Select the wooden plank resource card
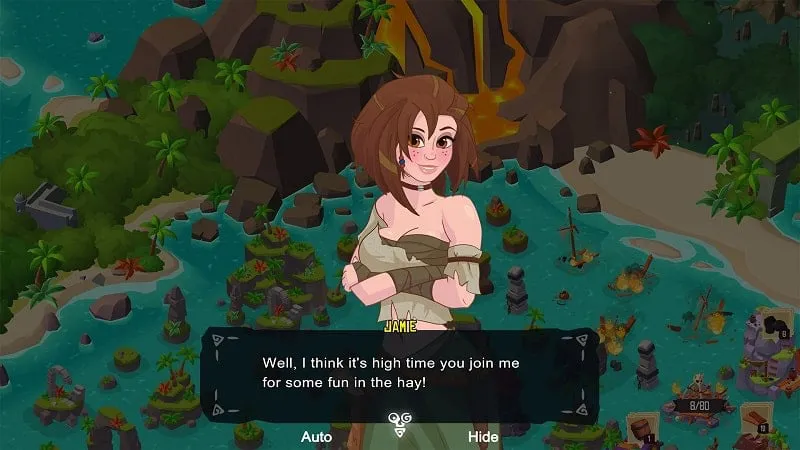Screen dimensions: 800x450 (754, 418)
